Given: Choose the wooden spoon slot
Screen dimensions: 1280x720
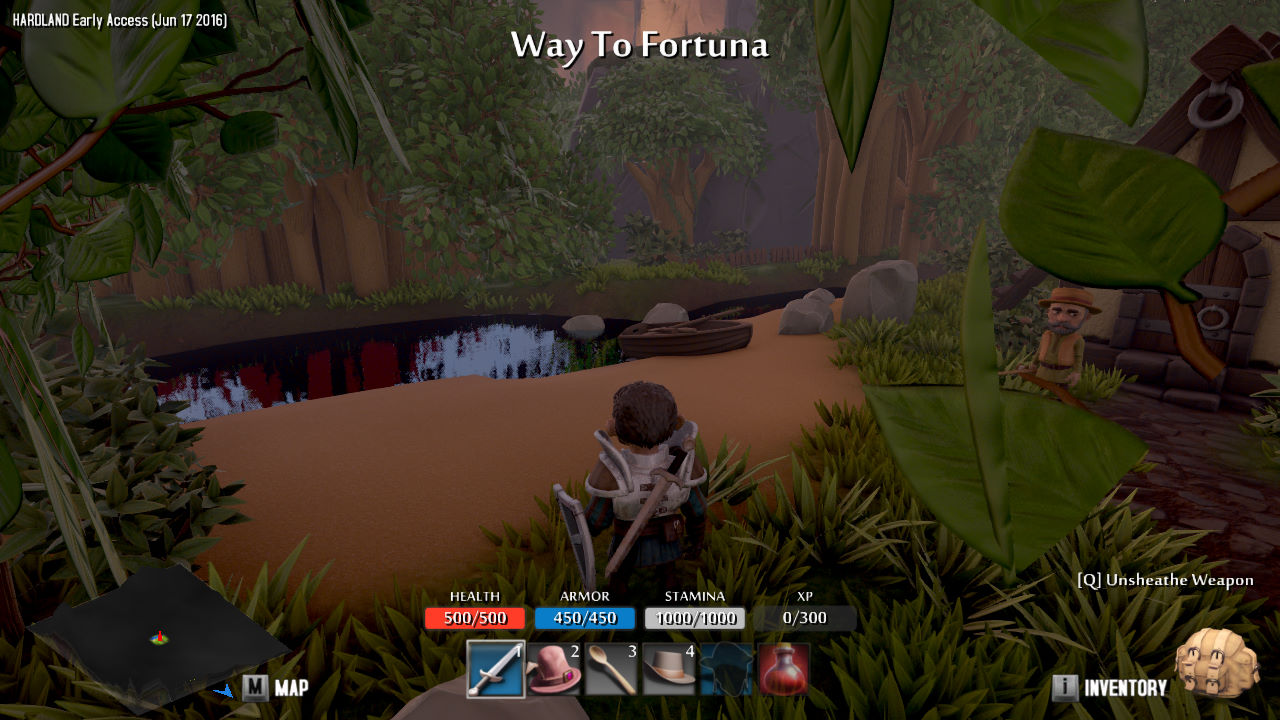Looking at the screenshot, I should tap(611, 669).
